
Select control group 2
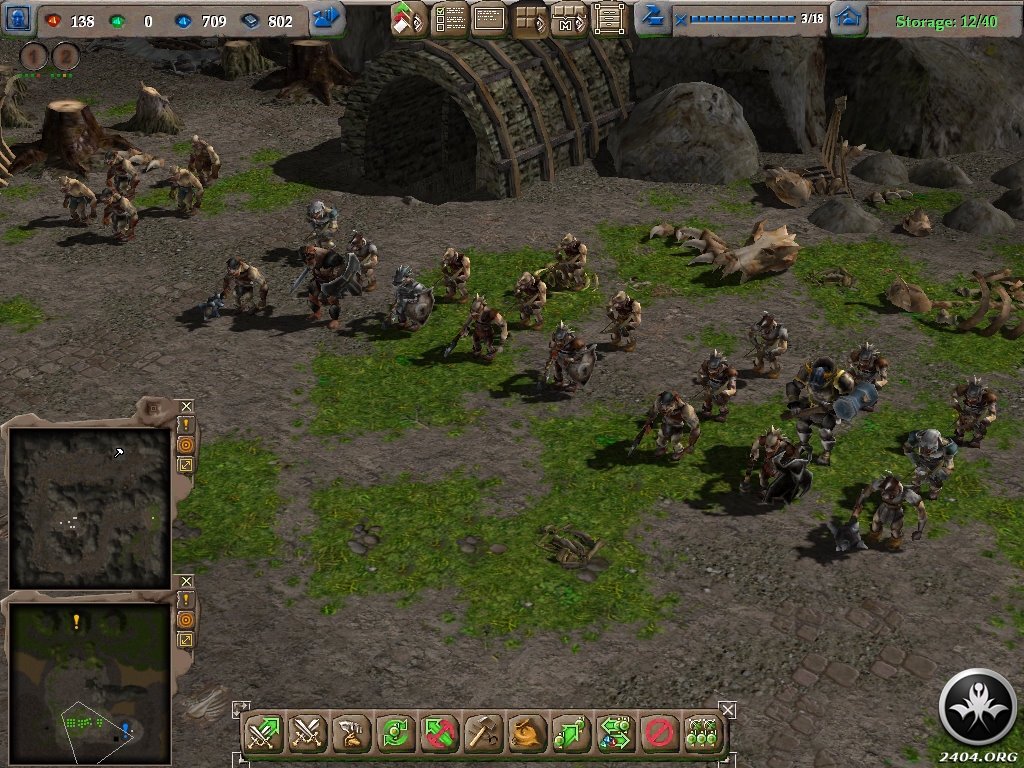click(x=66, y=57)
